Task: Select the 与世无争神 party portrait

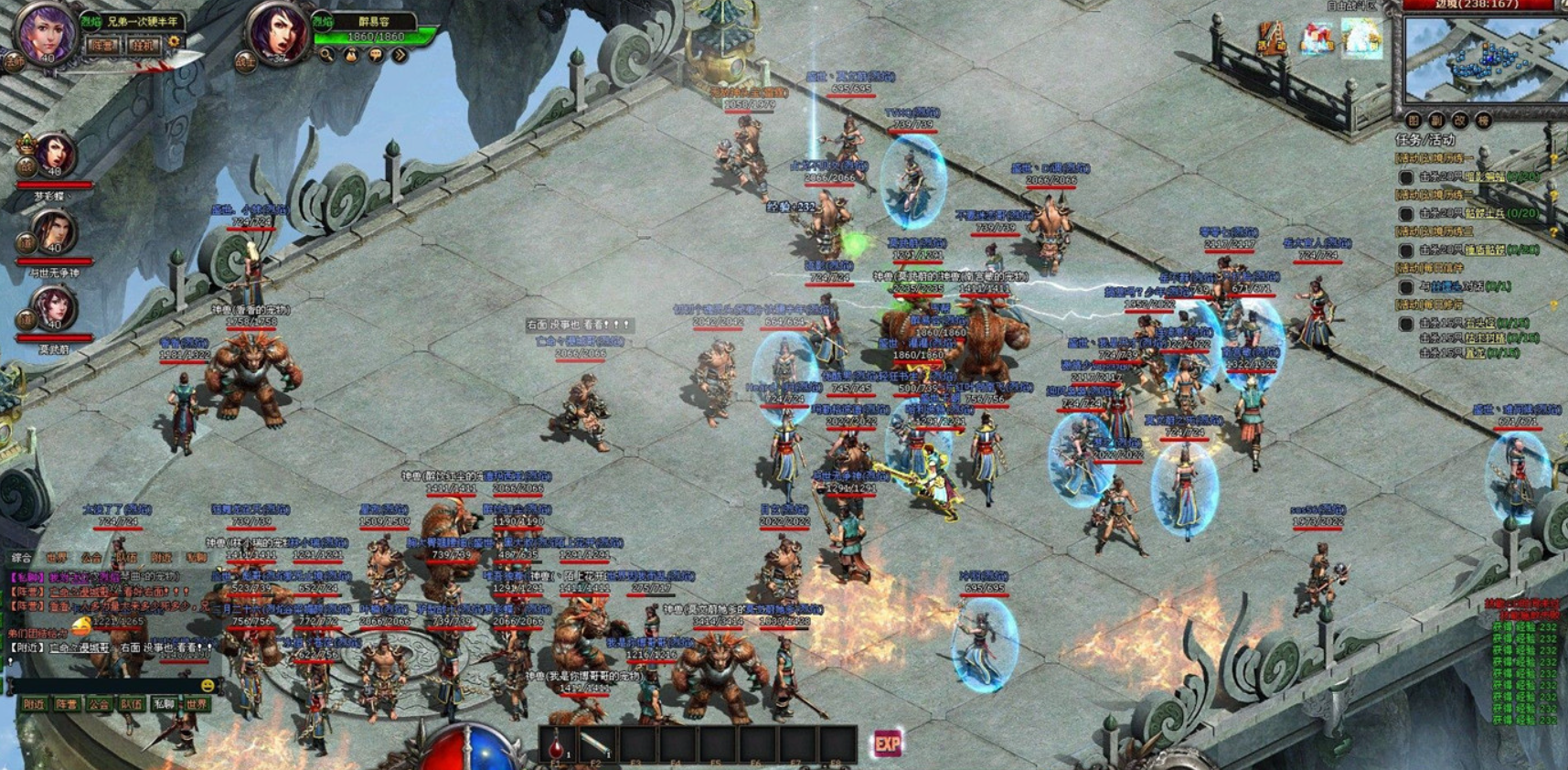Action: click(x=53, y=232)
